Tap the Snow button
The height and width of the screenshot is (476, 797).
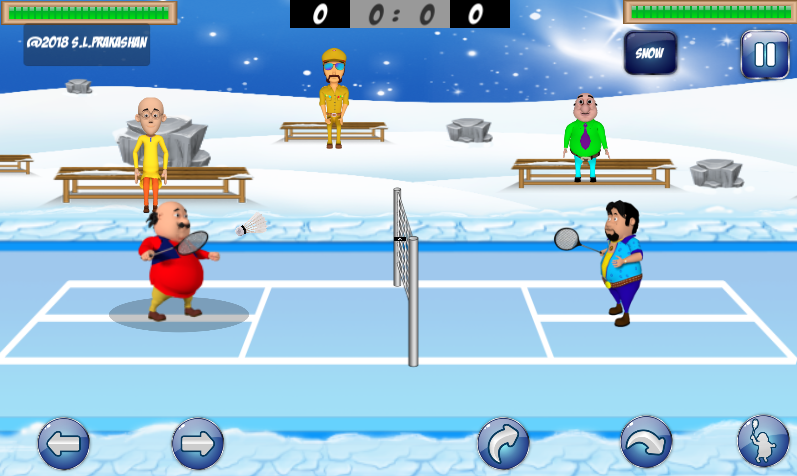[x=650, y=53]
